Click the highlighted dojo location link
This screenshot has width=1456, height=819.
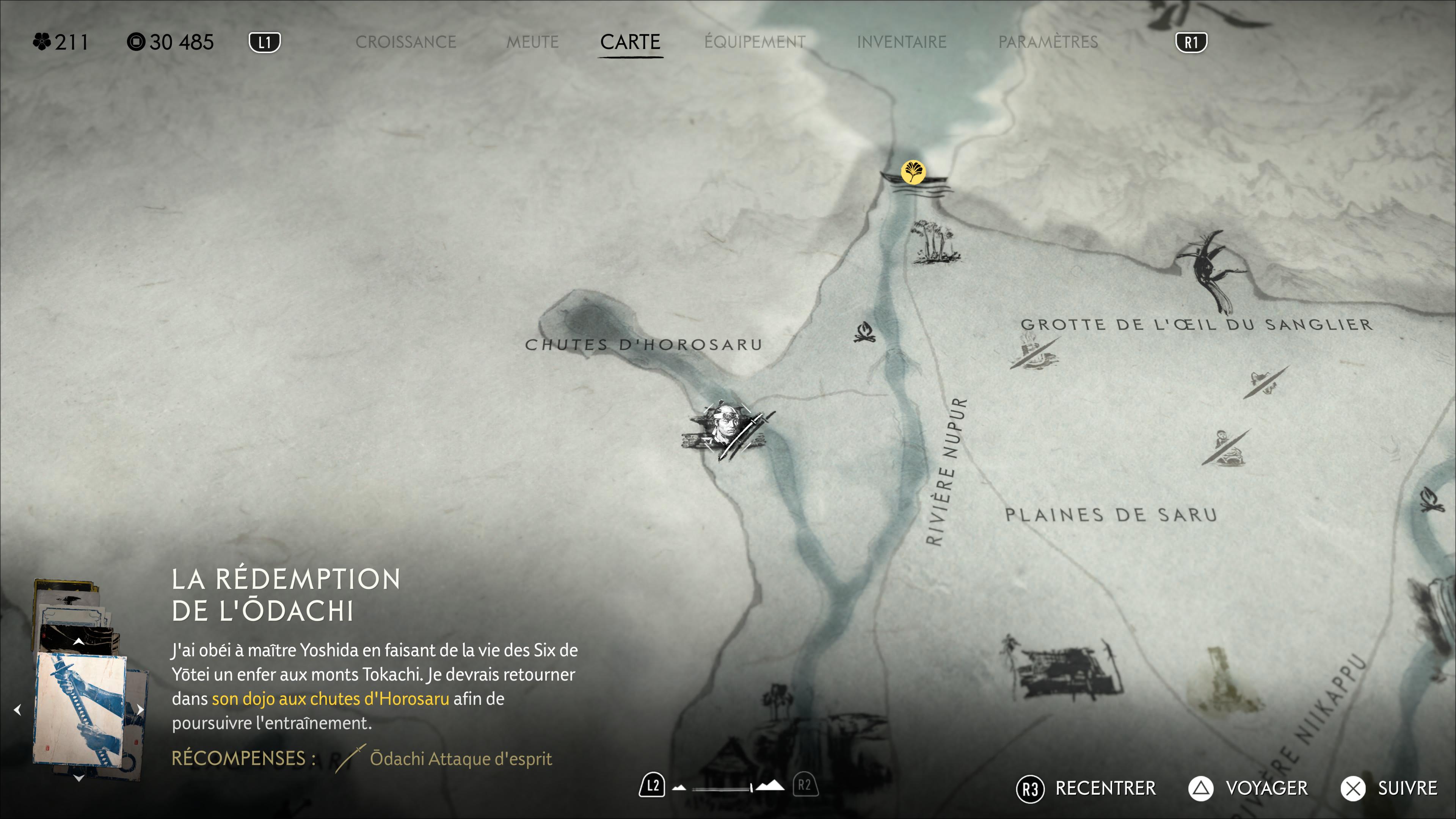(330, 699)
